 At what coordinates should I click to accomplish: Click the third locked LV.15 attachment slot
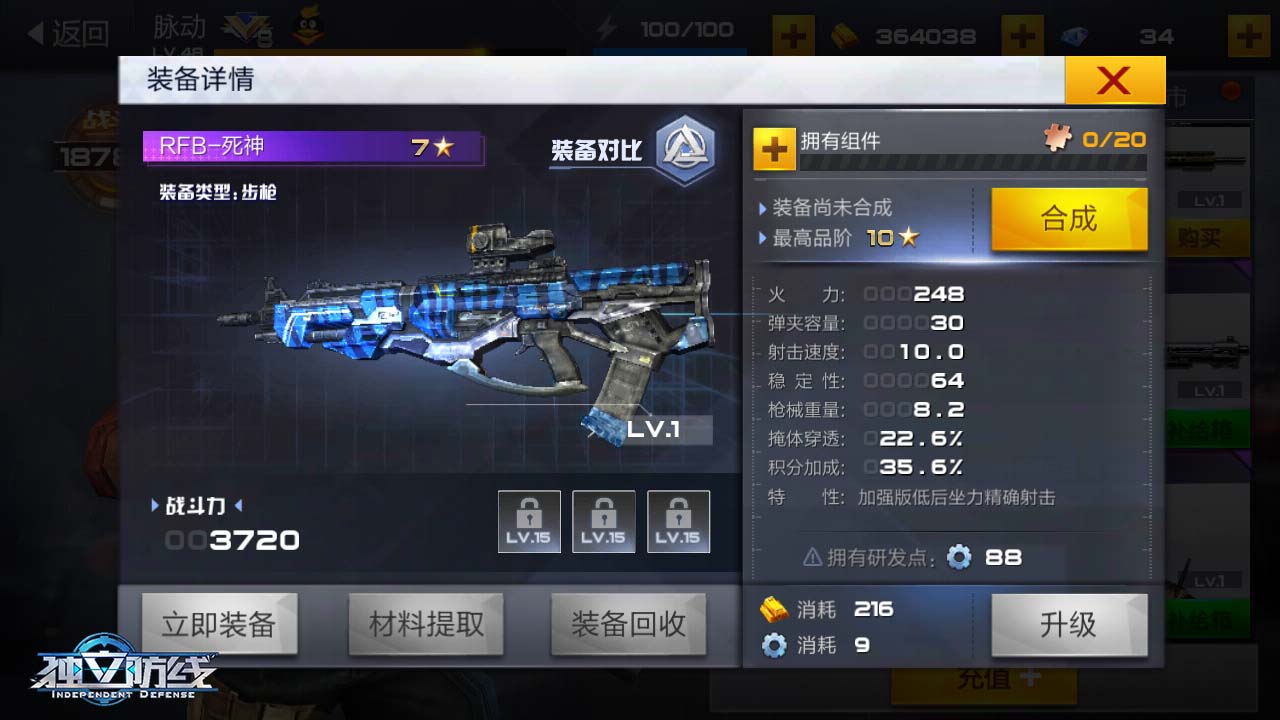678,520
